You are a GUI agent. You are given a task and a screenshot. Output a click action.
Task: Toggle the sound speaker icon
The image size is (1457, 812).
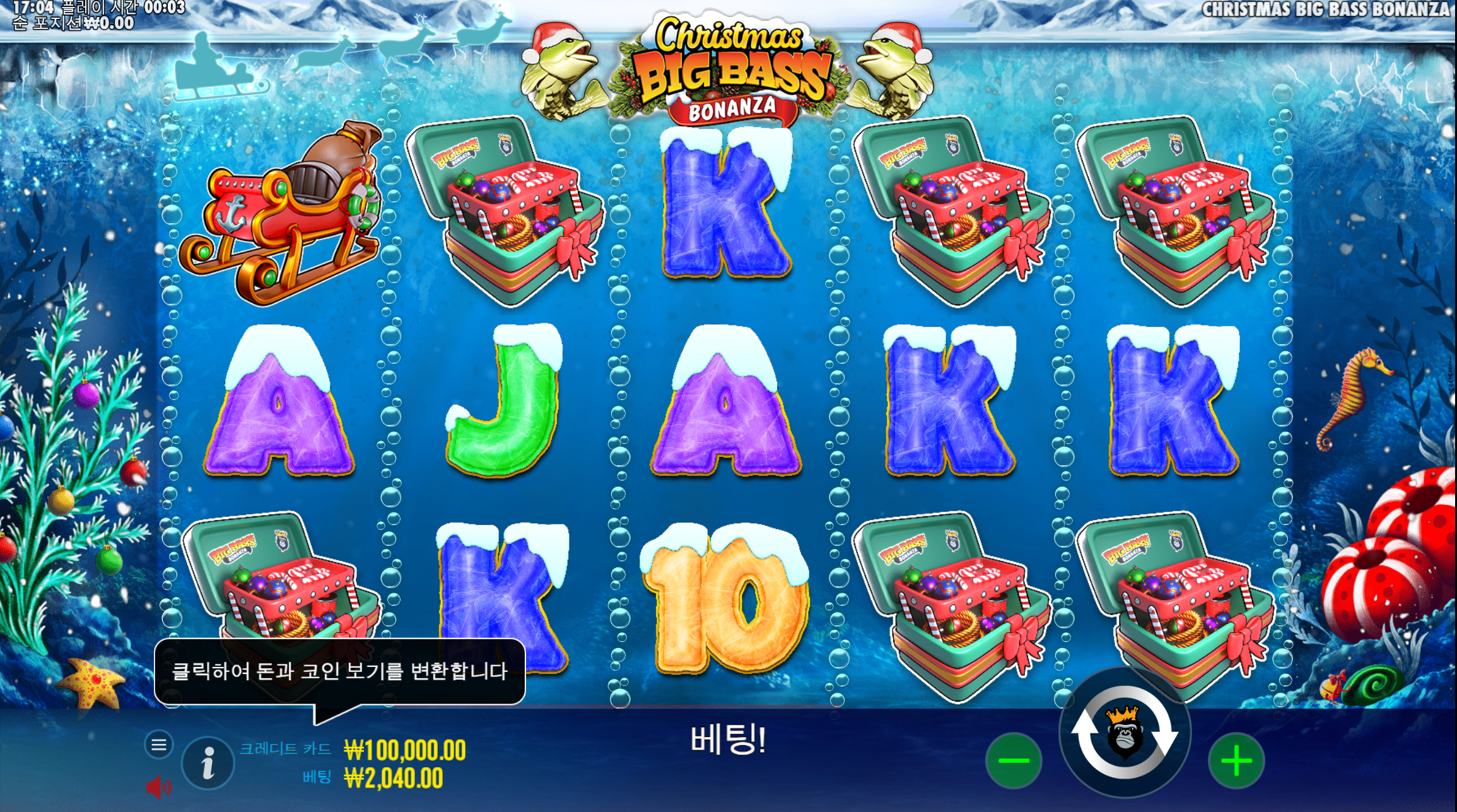coord(158,787)
